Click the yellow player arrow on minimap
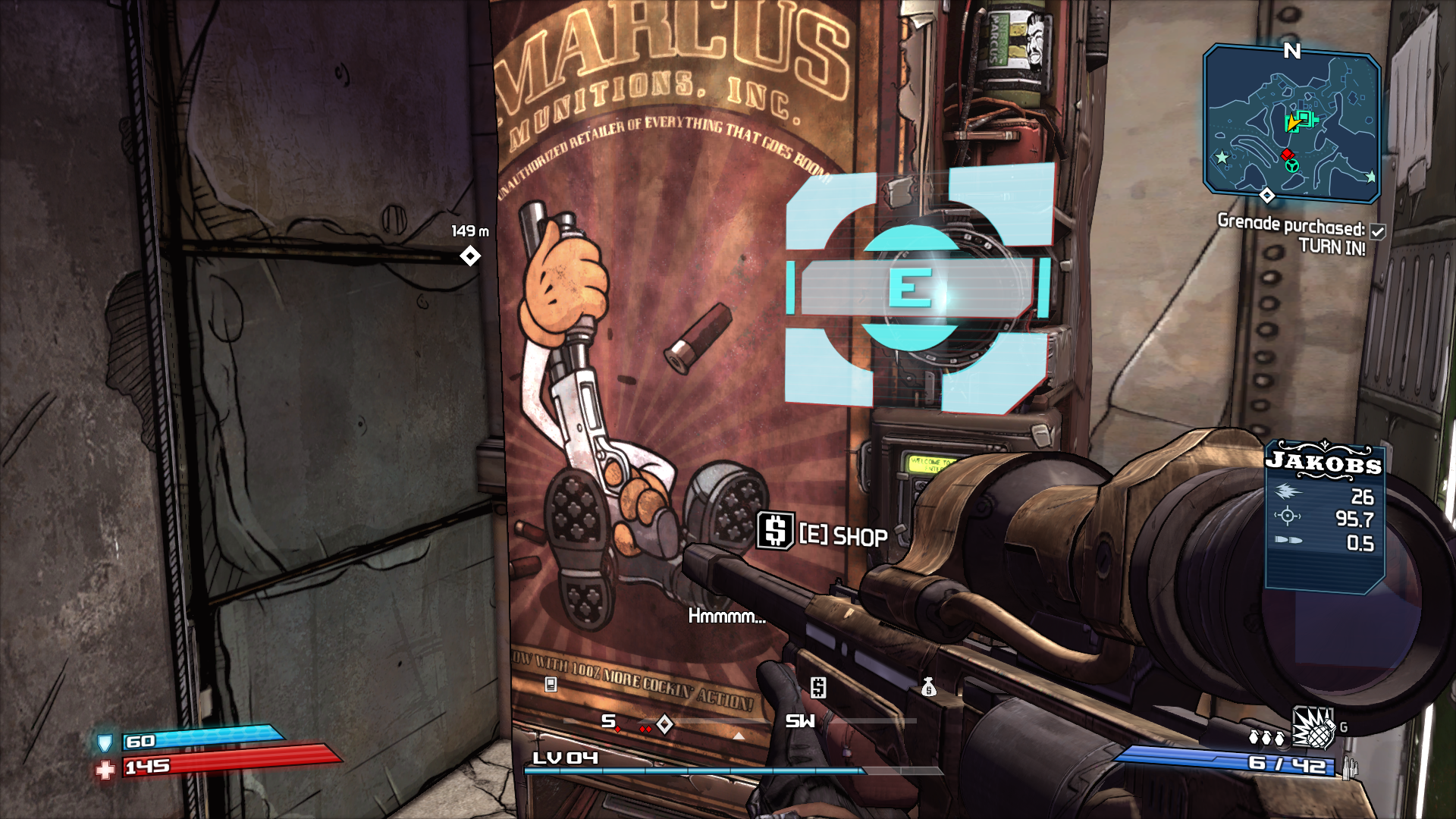Viewport: 1456px width, 819px height. (1292, 124)
